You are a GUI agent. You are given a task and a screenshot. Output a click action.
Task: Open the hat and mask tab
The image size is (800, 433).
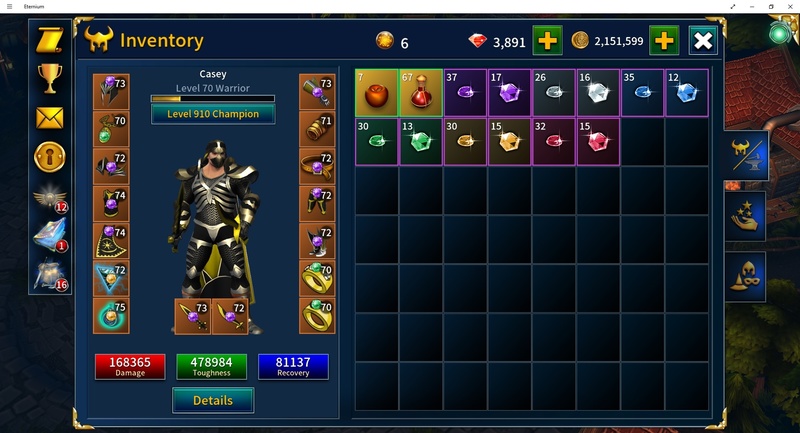pos(746,275)
